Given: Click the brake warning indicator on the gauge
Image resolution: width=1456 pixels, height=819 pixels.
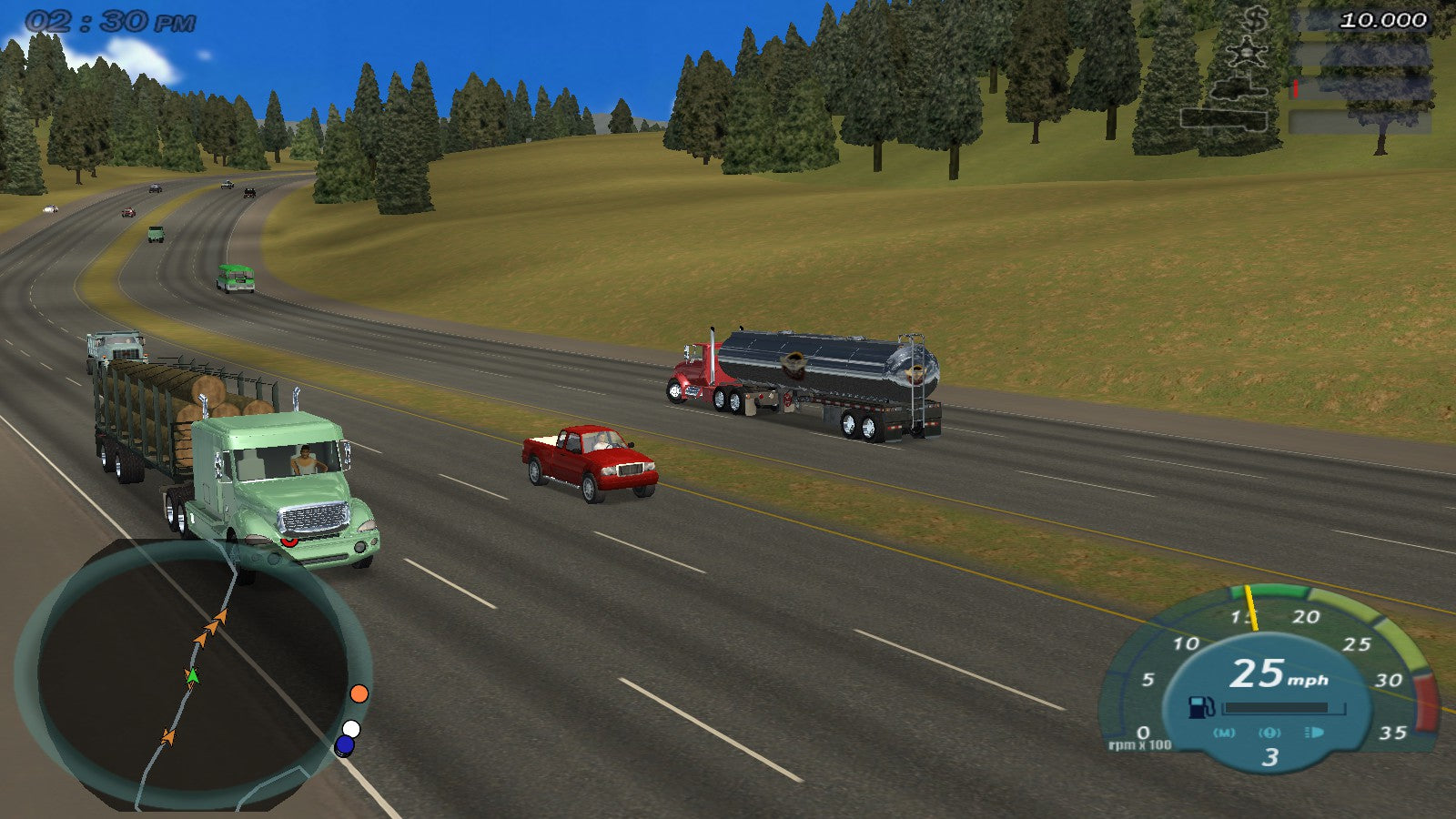Looking at the screenshot, I should coord(1269,733).
